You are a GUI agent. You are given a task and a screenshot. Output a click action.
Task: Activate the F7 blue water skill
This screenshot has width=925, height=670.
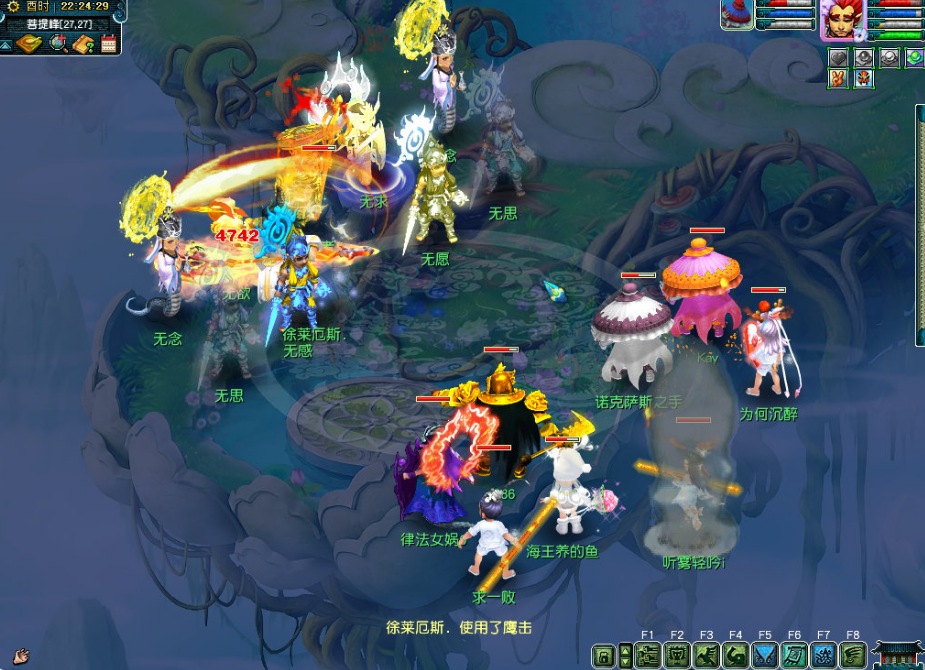pyautogui.click(x=824, y=656)
